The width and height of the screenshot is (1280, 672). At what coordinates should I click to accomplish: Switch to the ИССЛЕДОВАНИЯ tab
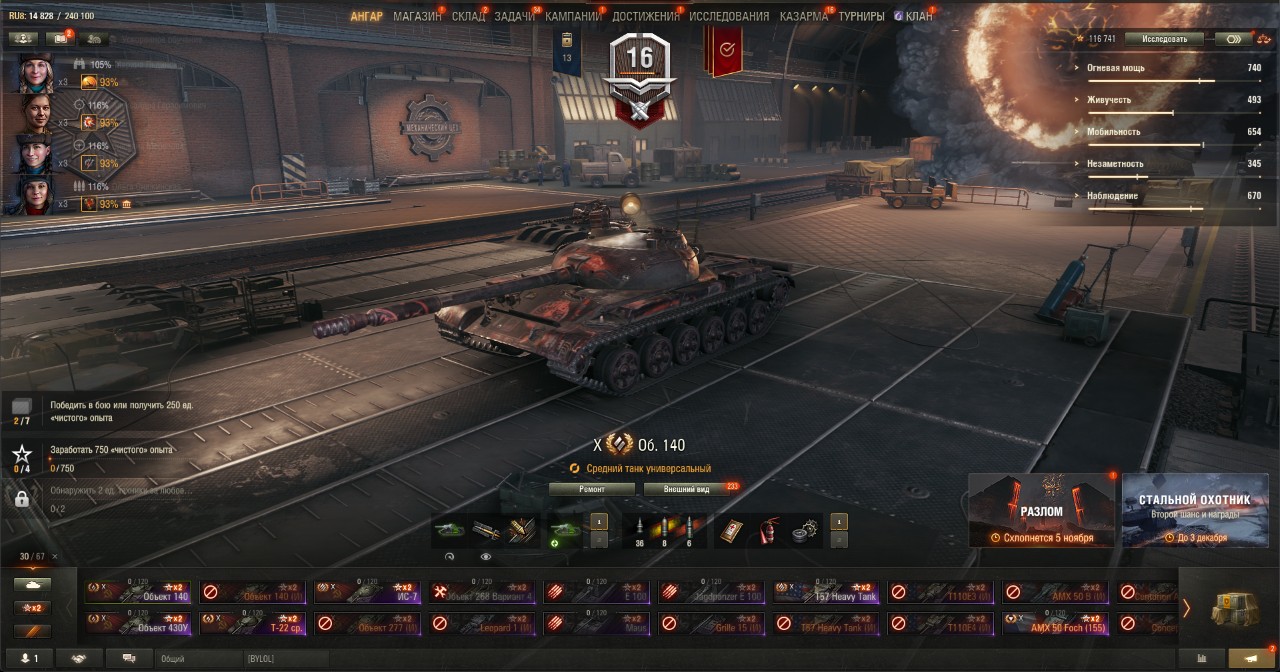click(729, 16)
